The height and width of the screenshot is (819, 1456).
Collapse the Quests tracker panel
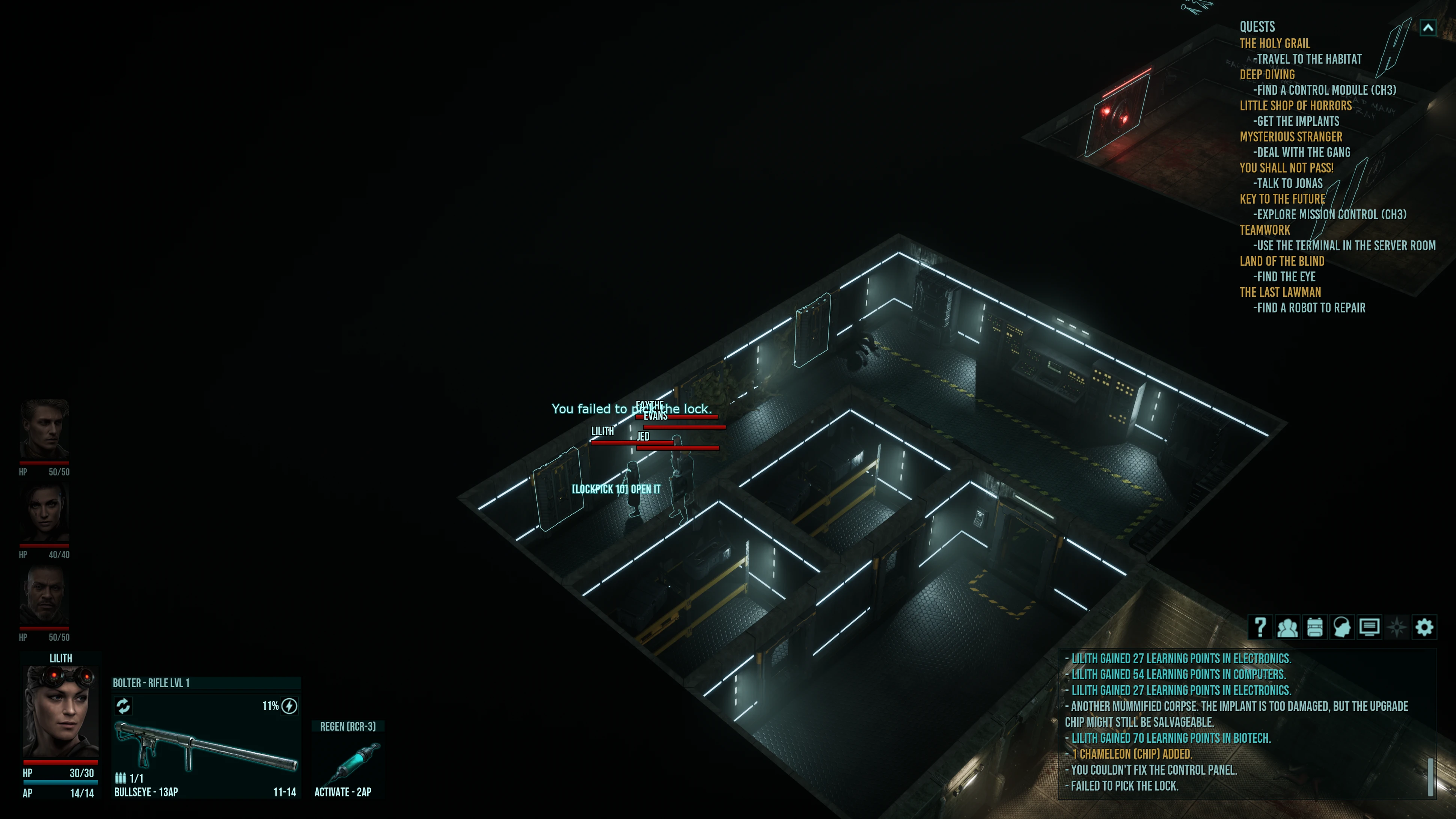tap(1428, 28)
